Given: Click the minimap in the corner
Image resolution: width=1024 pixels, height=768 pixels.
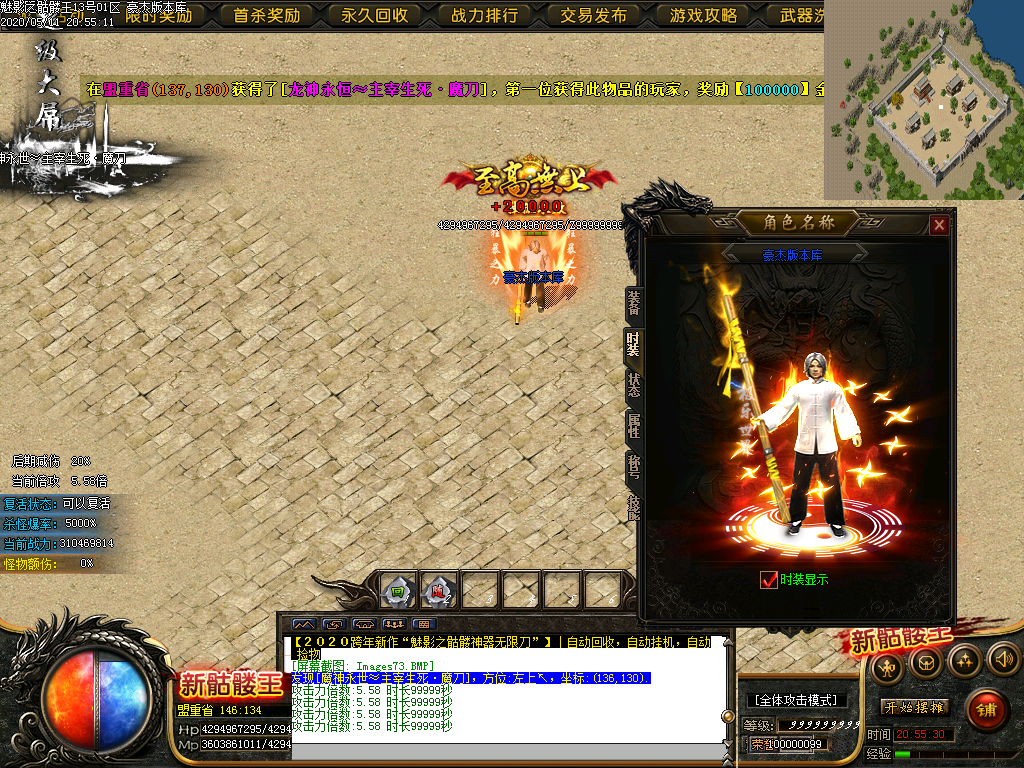Looking at the screenshot, I should [x=924, y=100].
